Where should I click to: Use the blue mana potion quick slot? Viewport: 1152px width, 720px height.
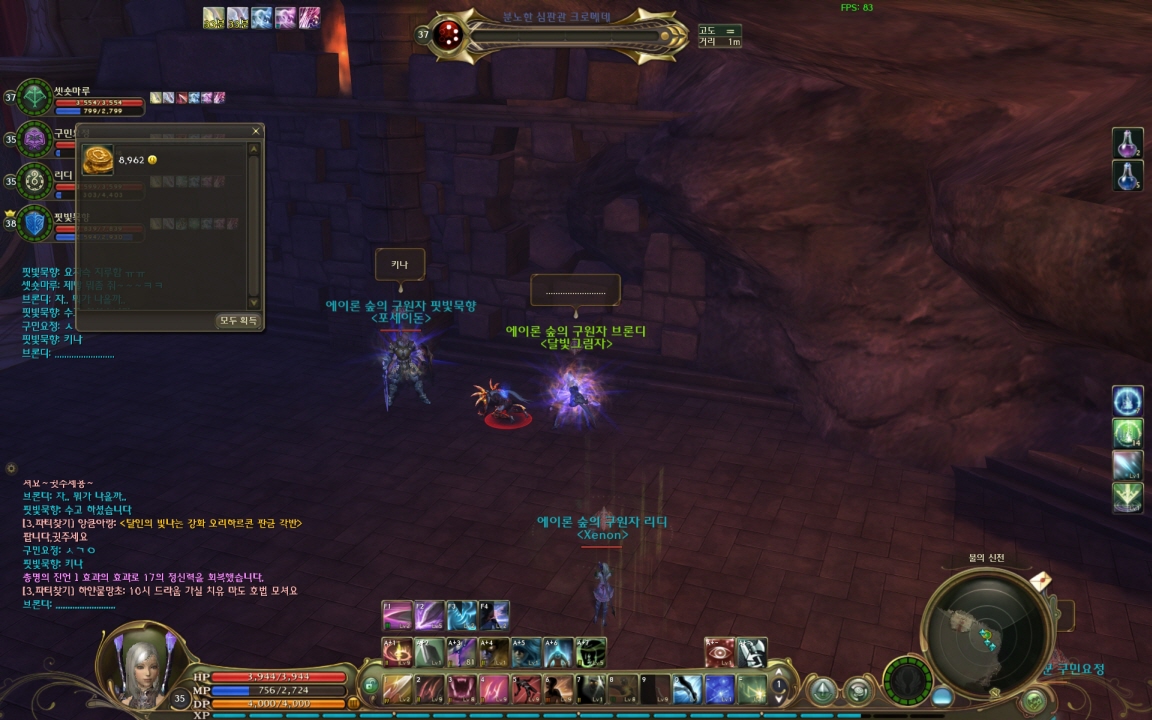tap(1127, 176)
